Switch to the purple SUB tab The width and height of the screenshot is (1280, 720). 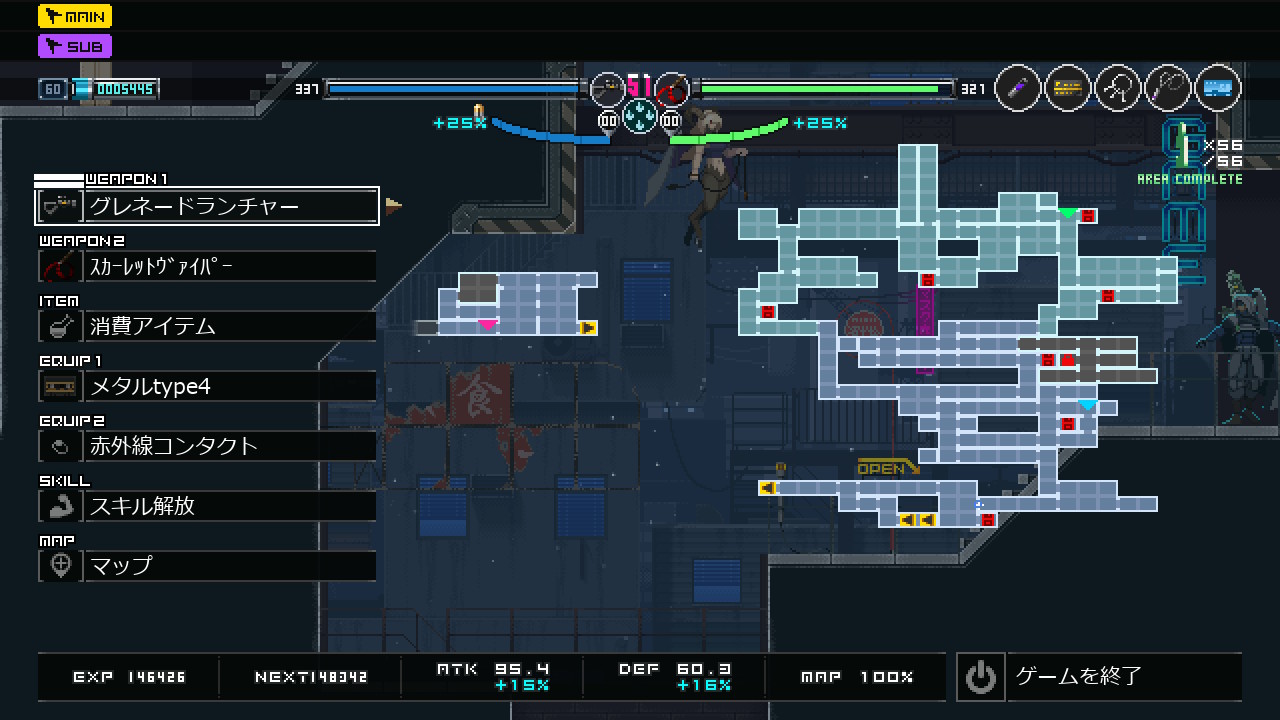75,46
